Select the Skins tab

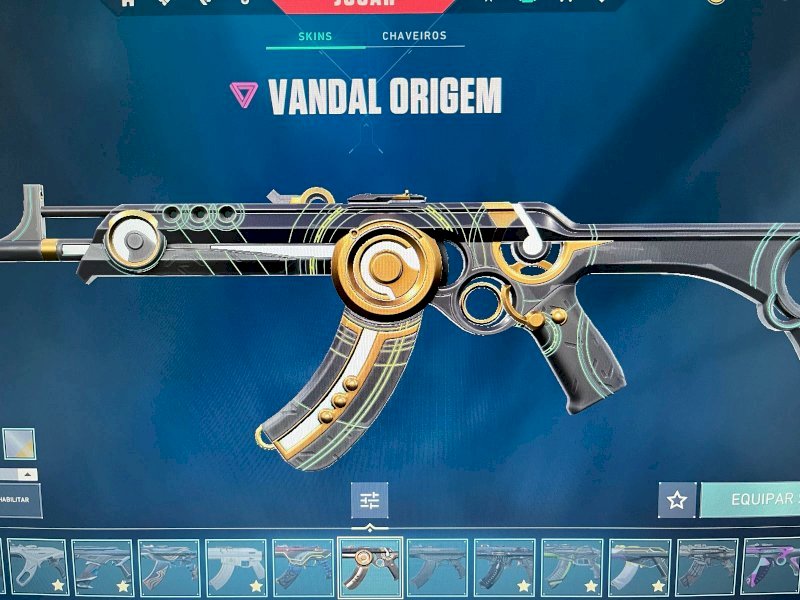tap(316, 37)
